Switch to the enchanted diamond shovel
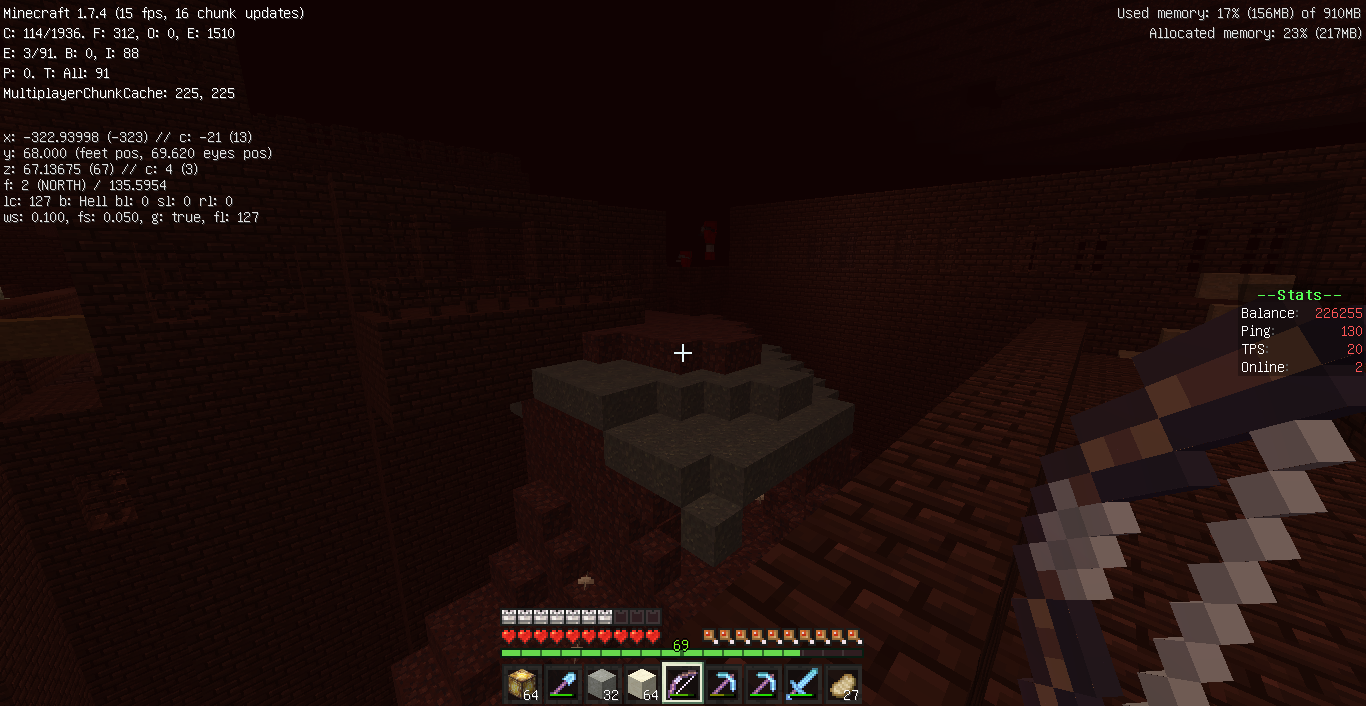Screen dimensions: 1366x706 pos(562,684)
